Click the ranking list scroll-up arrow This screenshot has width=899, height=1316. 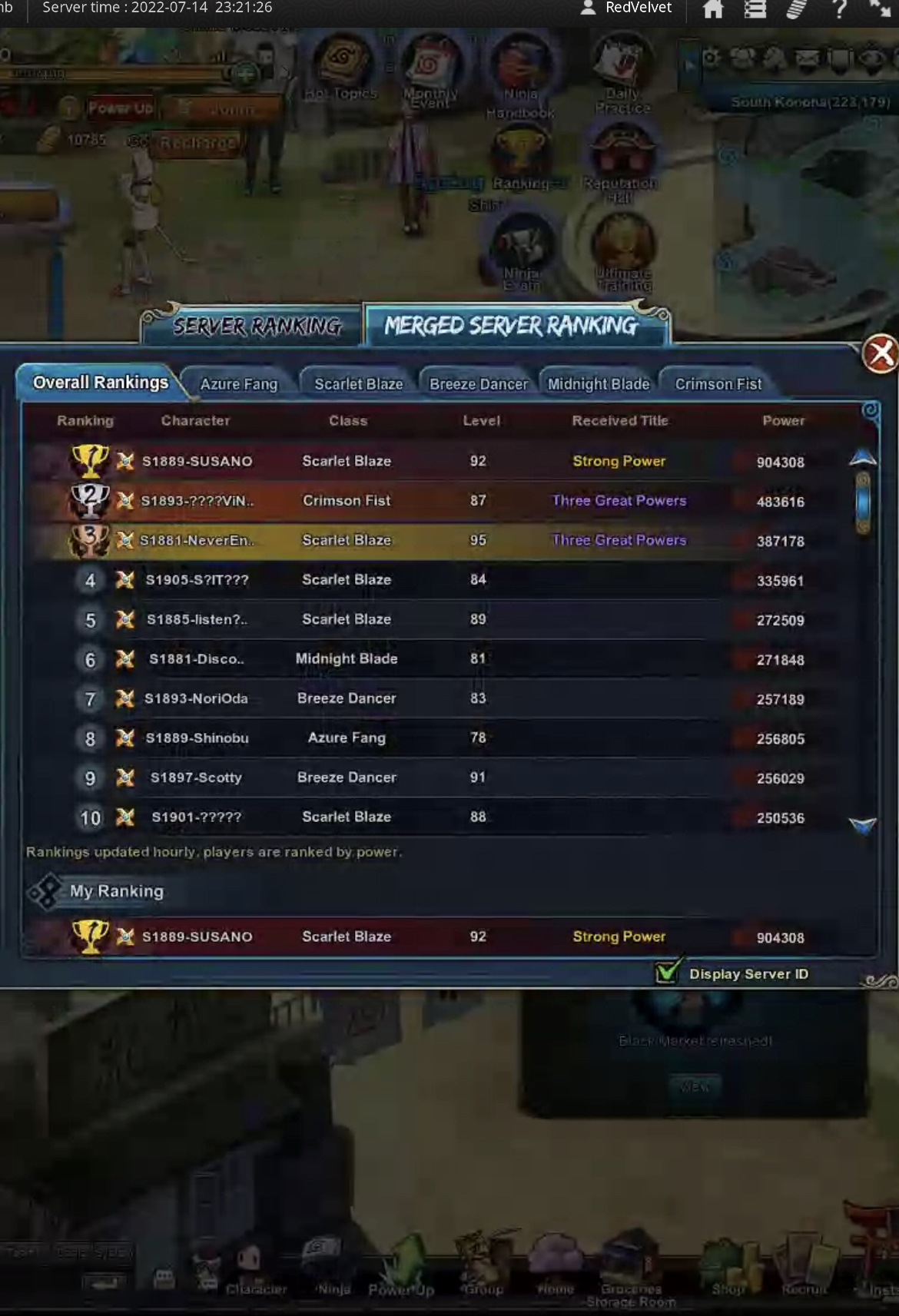point(863,458)
